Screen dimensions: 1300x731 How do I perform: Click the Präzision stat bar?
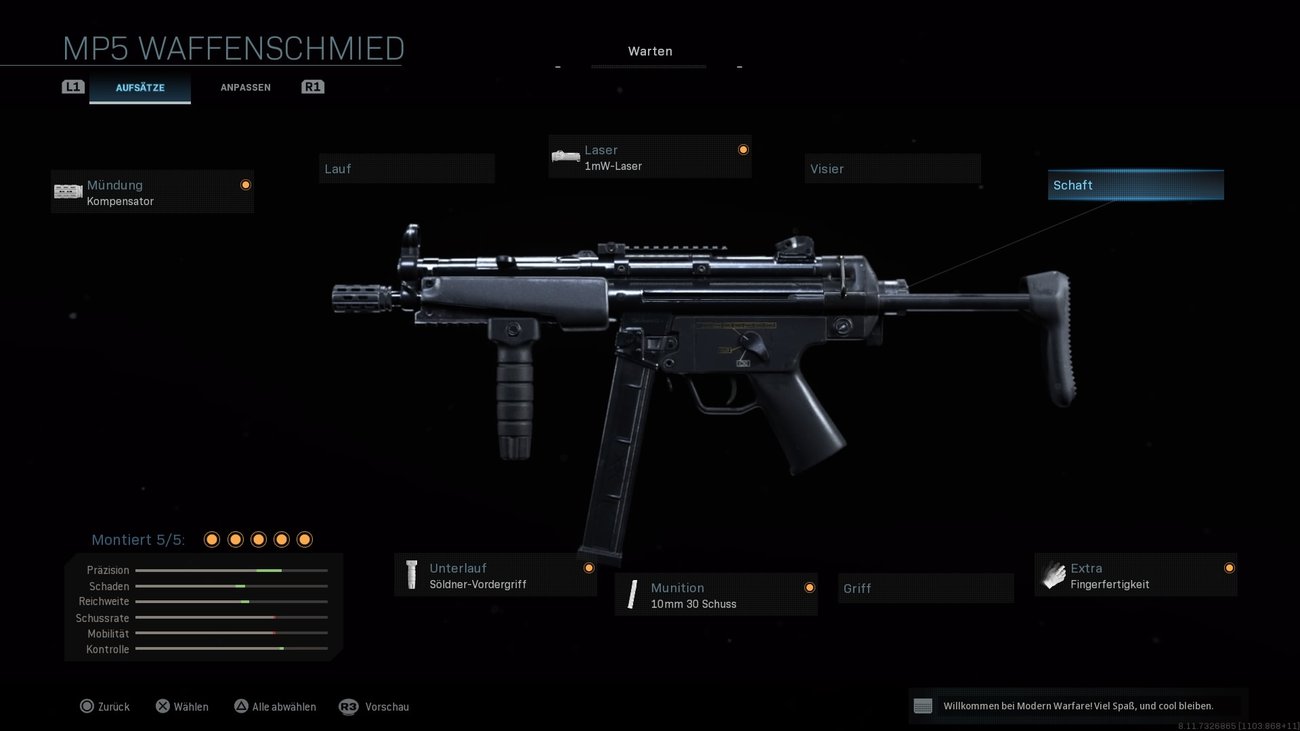click(x=232, y=570)
